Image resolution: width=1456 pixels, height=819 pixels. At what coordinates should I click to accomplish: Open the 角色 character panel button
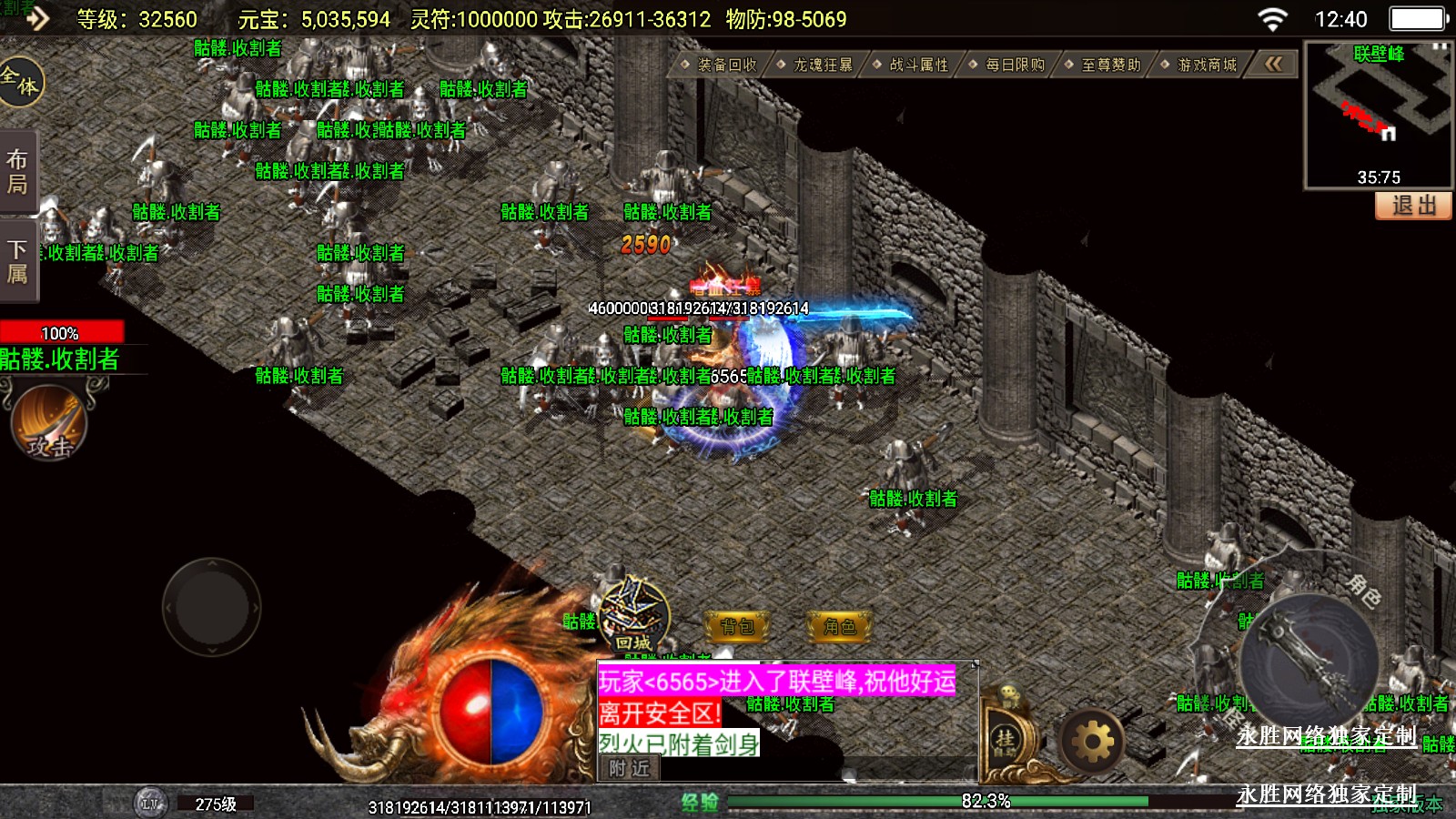coord(839,626)
